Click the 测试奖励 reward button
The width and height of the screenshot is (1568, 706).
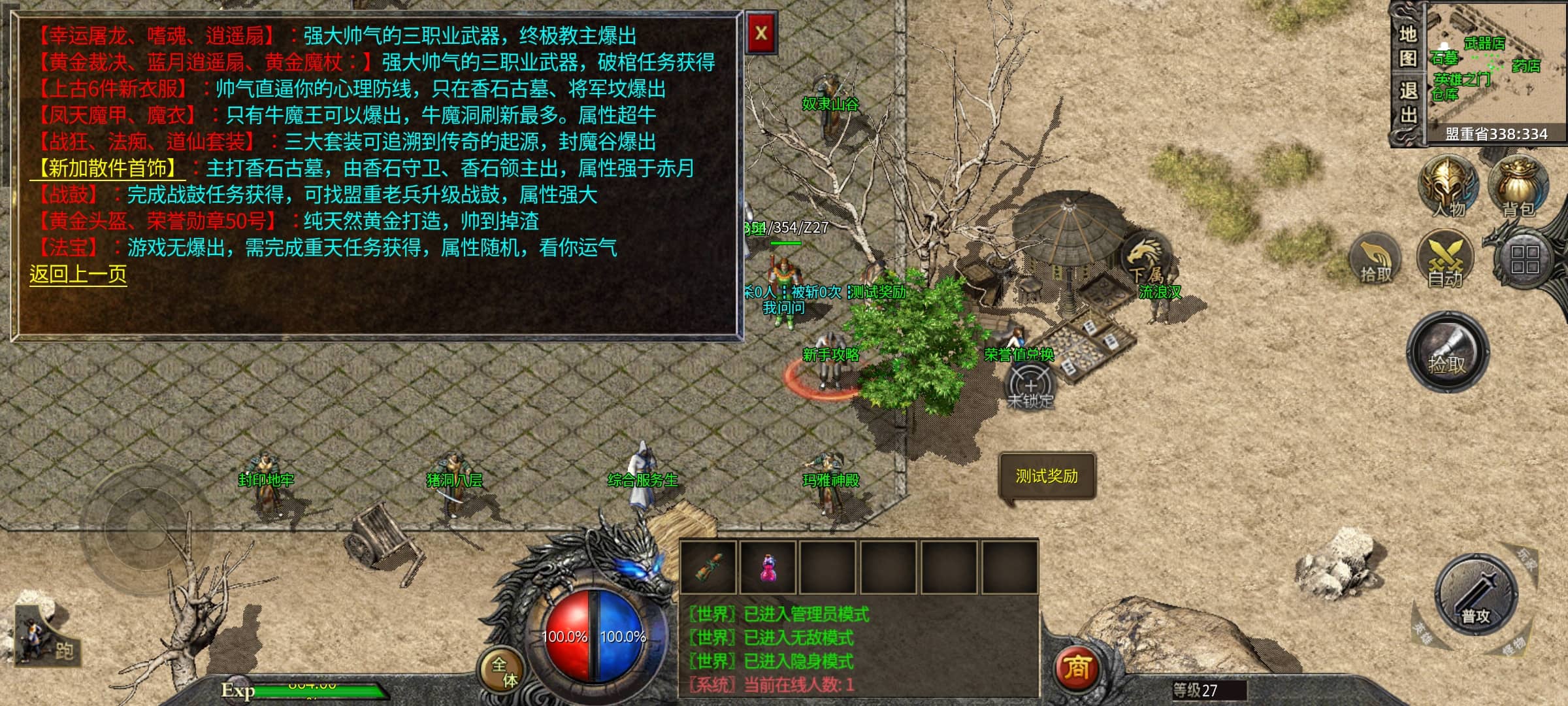[1047, 476]
